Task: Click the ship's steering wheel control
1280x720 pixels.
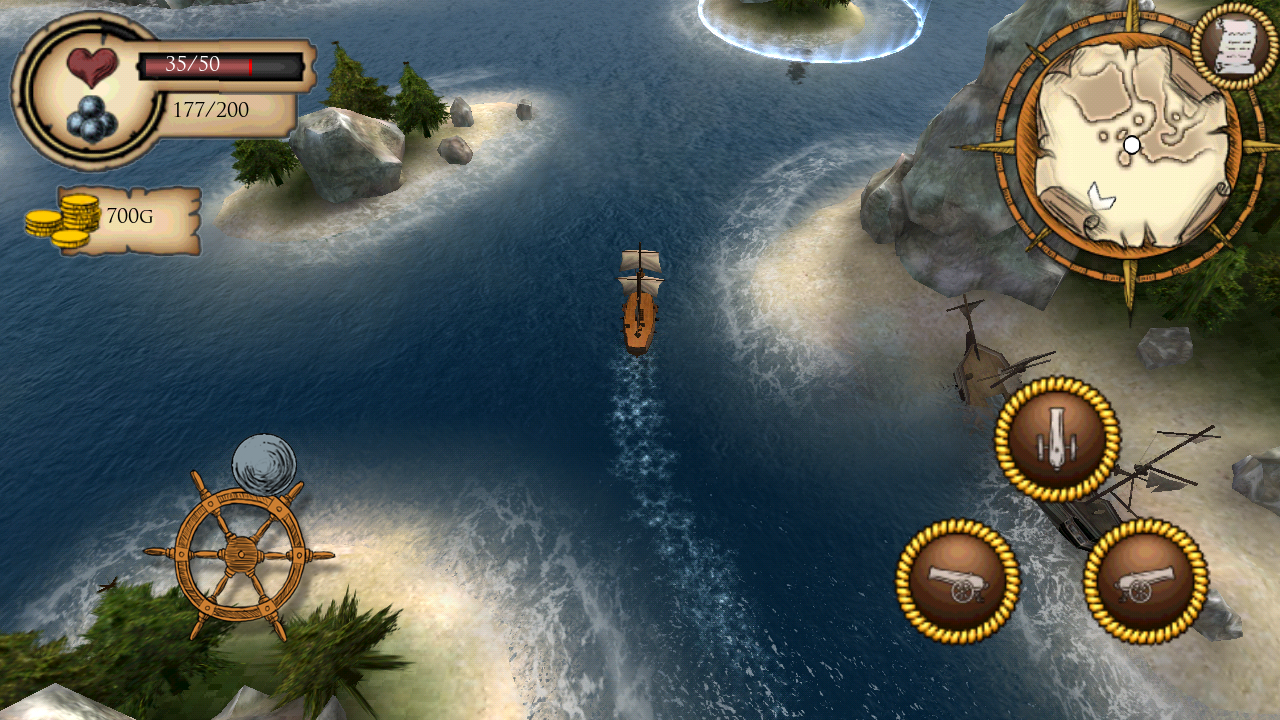Action: pos(240,553)
